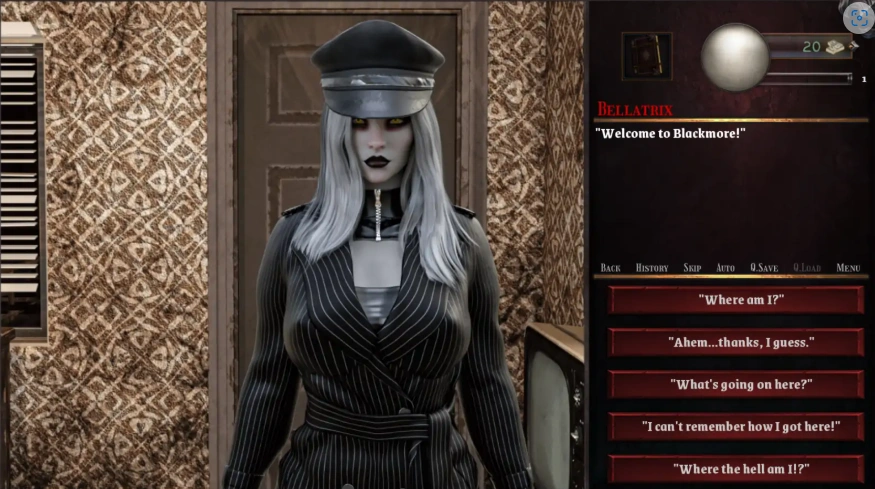Go back one dialogue line
This screenshot has height=489, width=875.
[x=610, y=268]
